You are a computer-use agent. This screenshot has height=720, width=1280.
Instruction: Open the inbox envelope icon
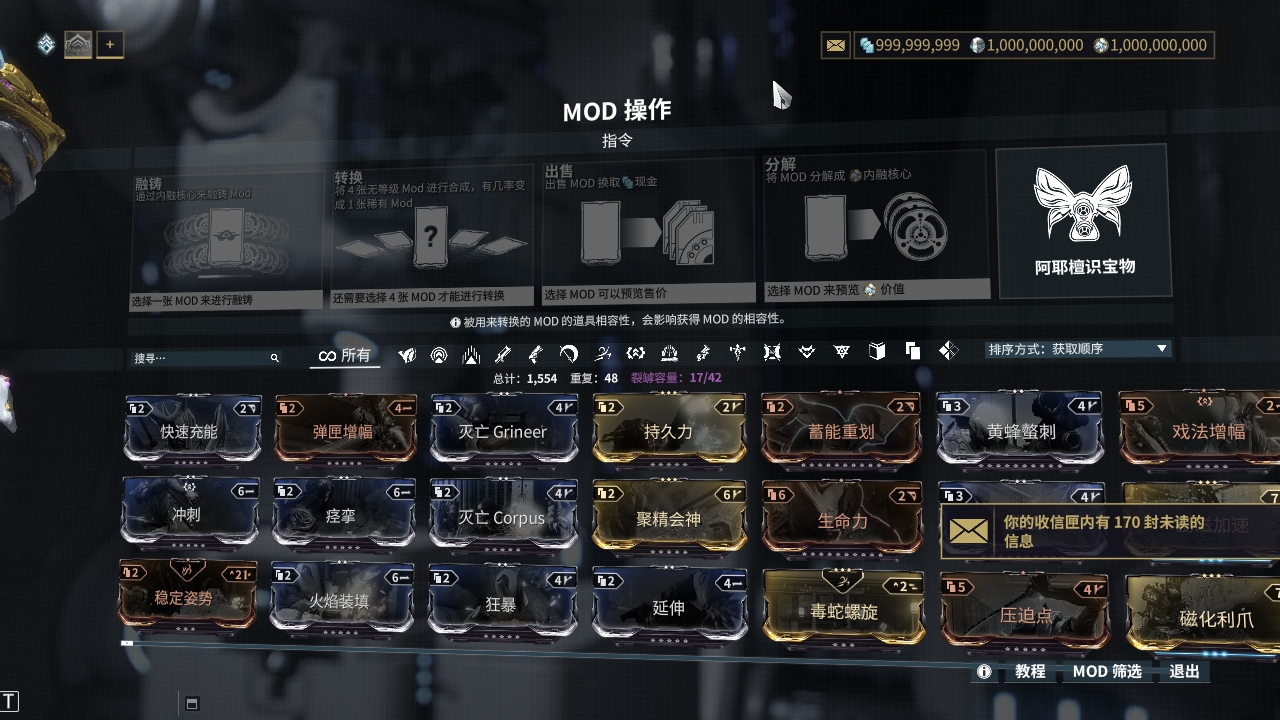point(836,45)
